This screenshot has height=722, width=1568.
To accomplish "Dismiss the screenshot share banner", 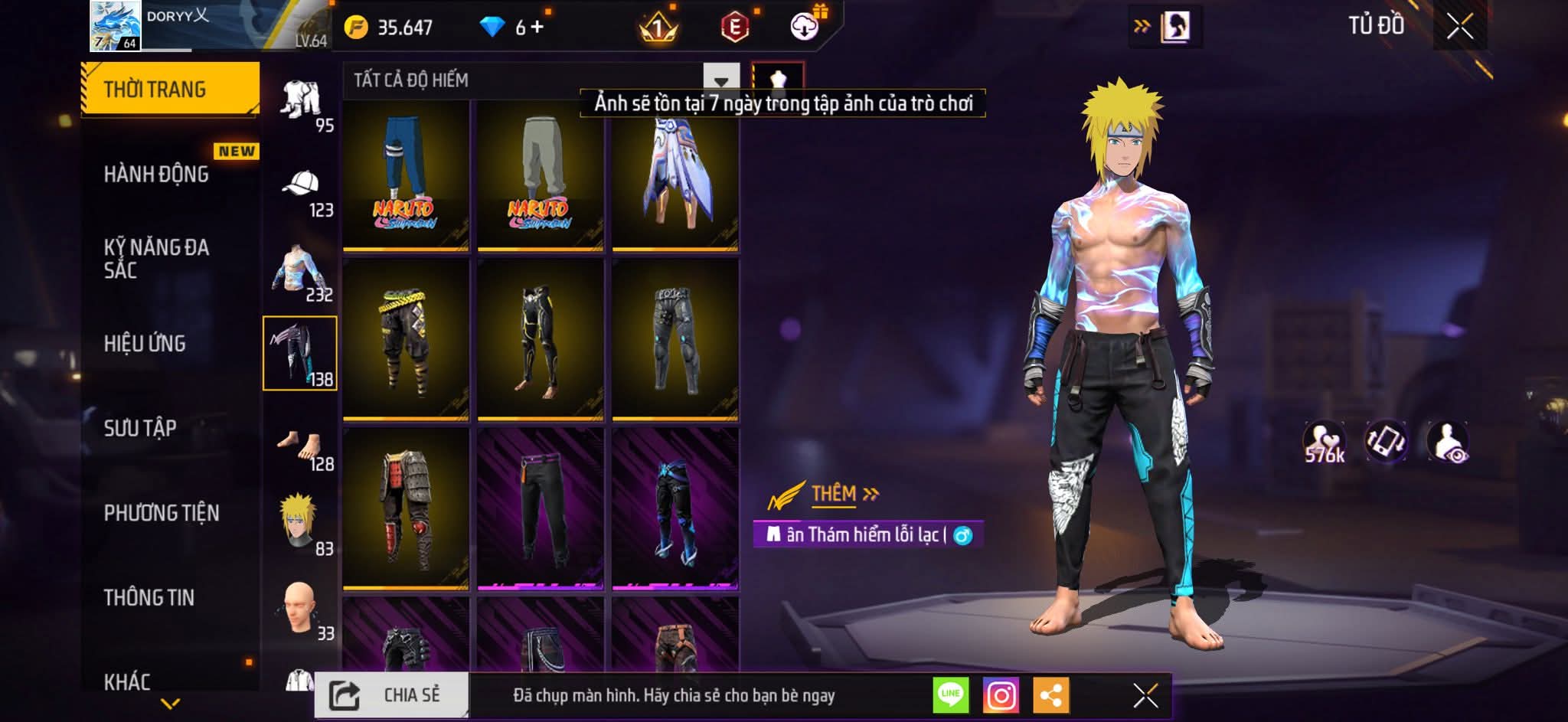I will point(1145,695).
